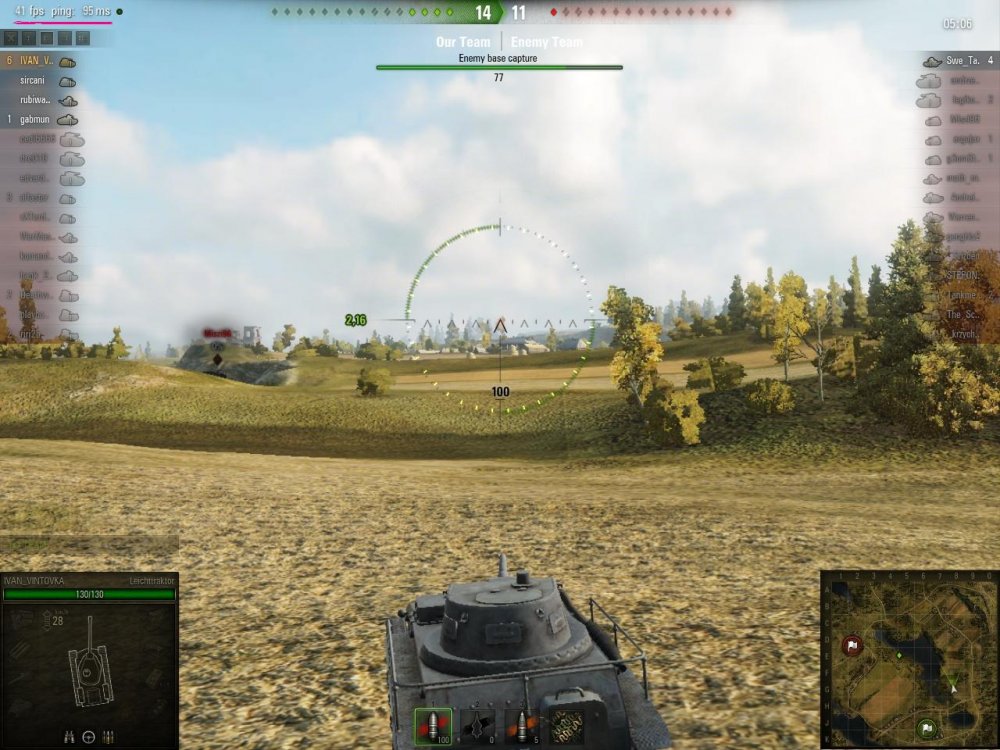Click the battle minimap
The image size is (1000, 750).
(908, 658)
